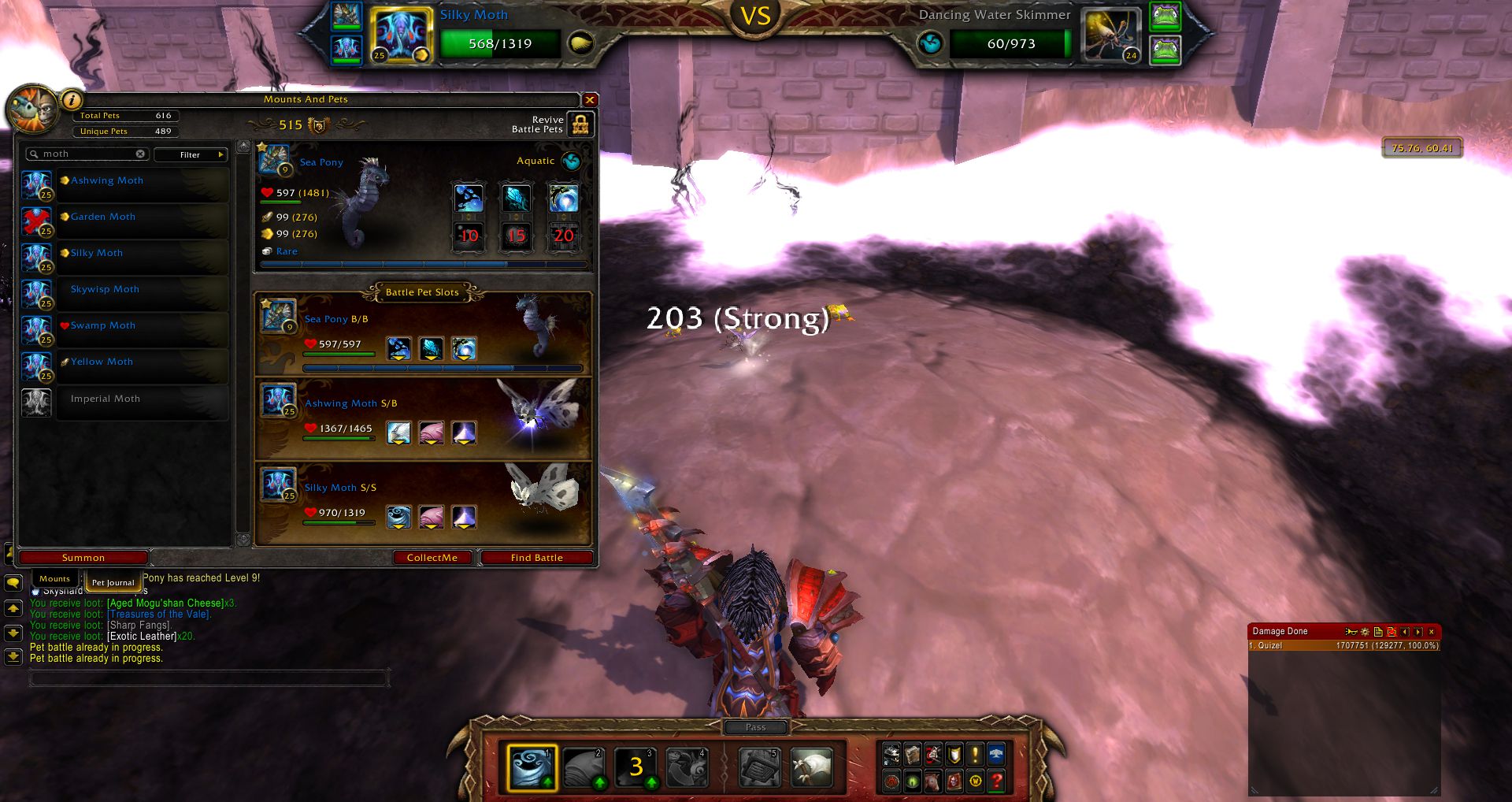Open the CollectMe button
The image size is (1512, 802).
[x=432, y=558]
